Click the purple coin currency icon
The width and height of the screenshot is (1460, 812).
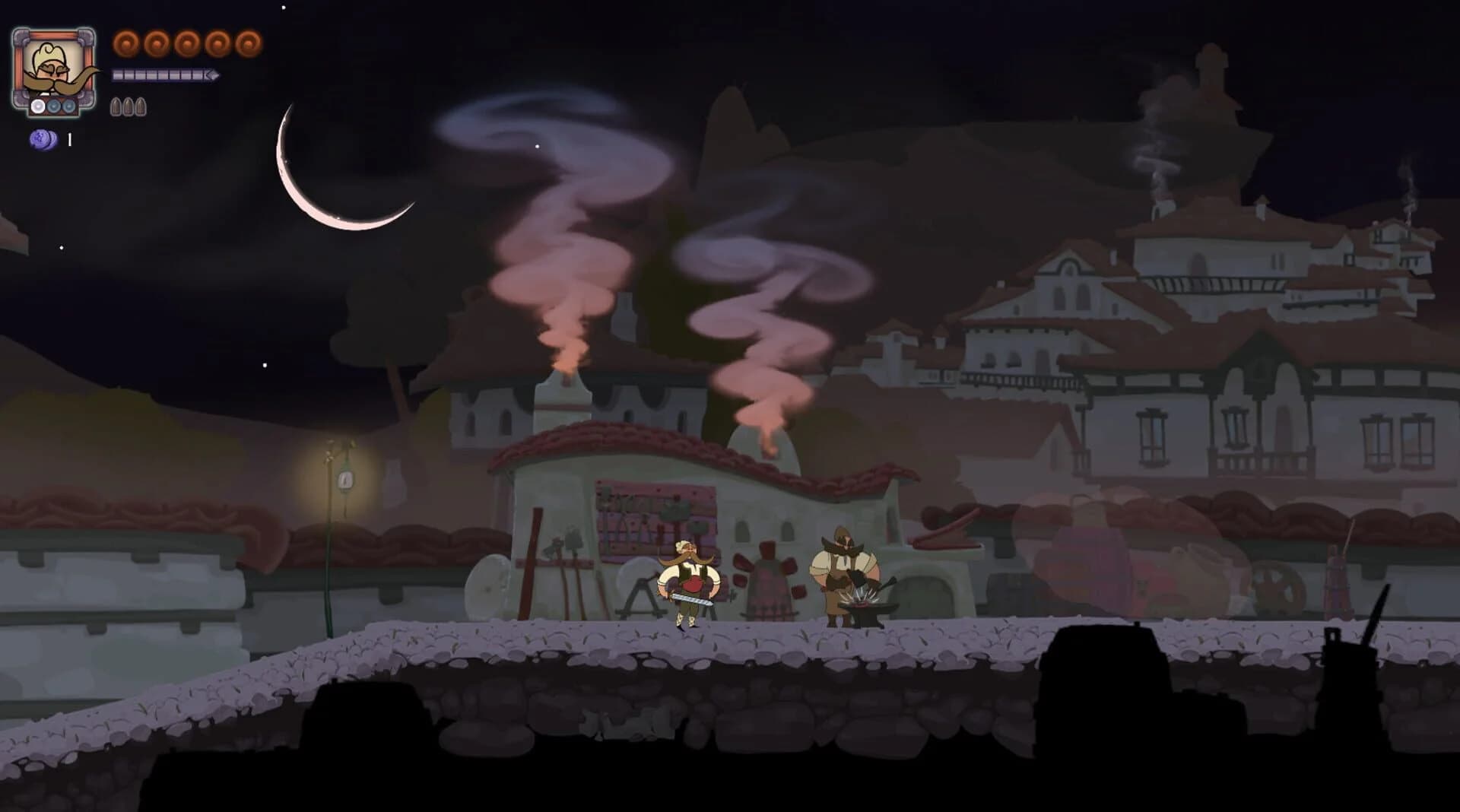click(x=43, y=140)
